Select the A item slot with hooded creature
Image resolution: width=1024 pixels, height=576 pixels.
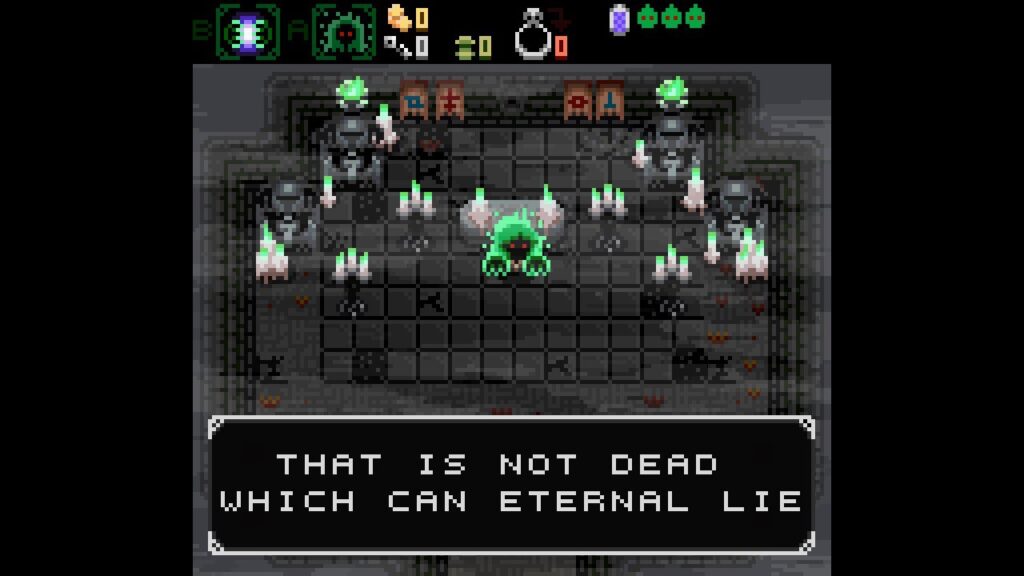[x=343, y=32]
